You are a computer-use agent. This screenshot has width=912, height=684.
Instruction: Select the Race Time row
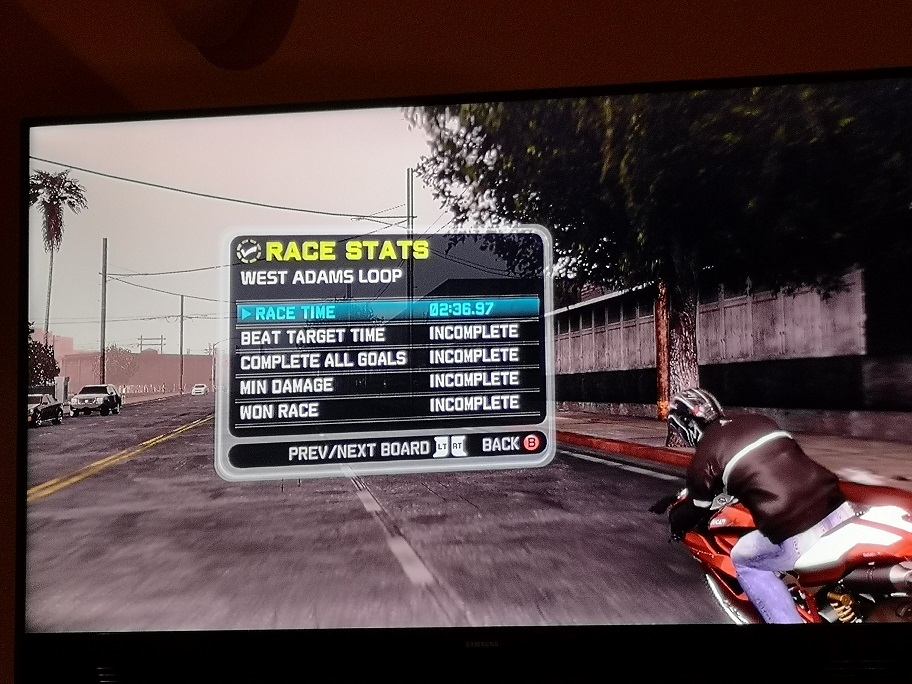coord(388,311)
